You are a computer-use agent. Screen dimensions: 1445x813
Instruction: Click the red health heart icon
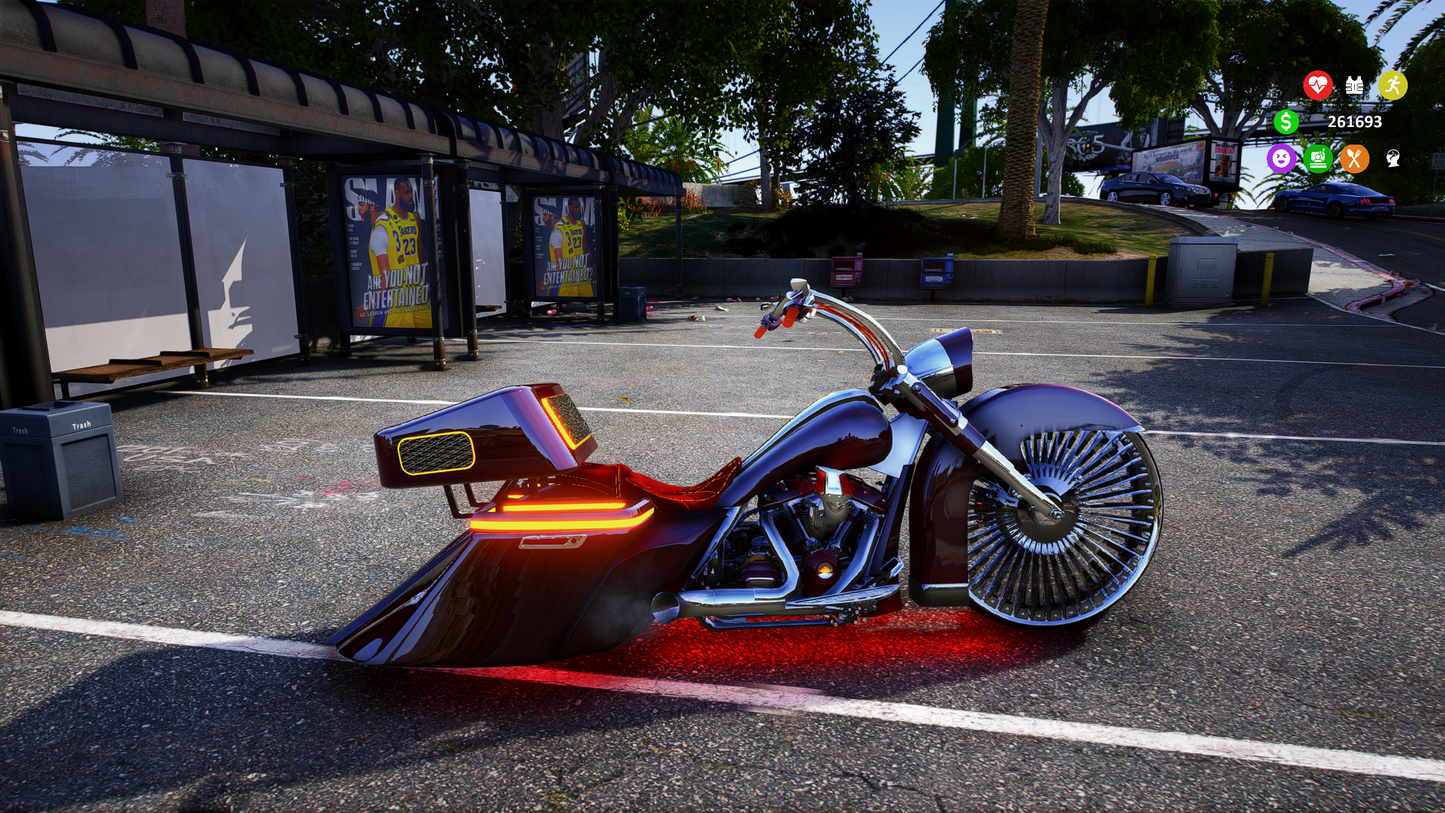point(1318,84)
